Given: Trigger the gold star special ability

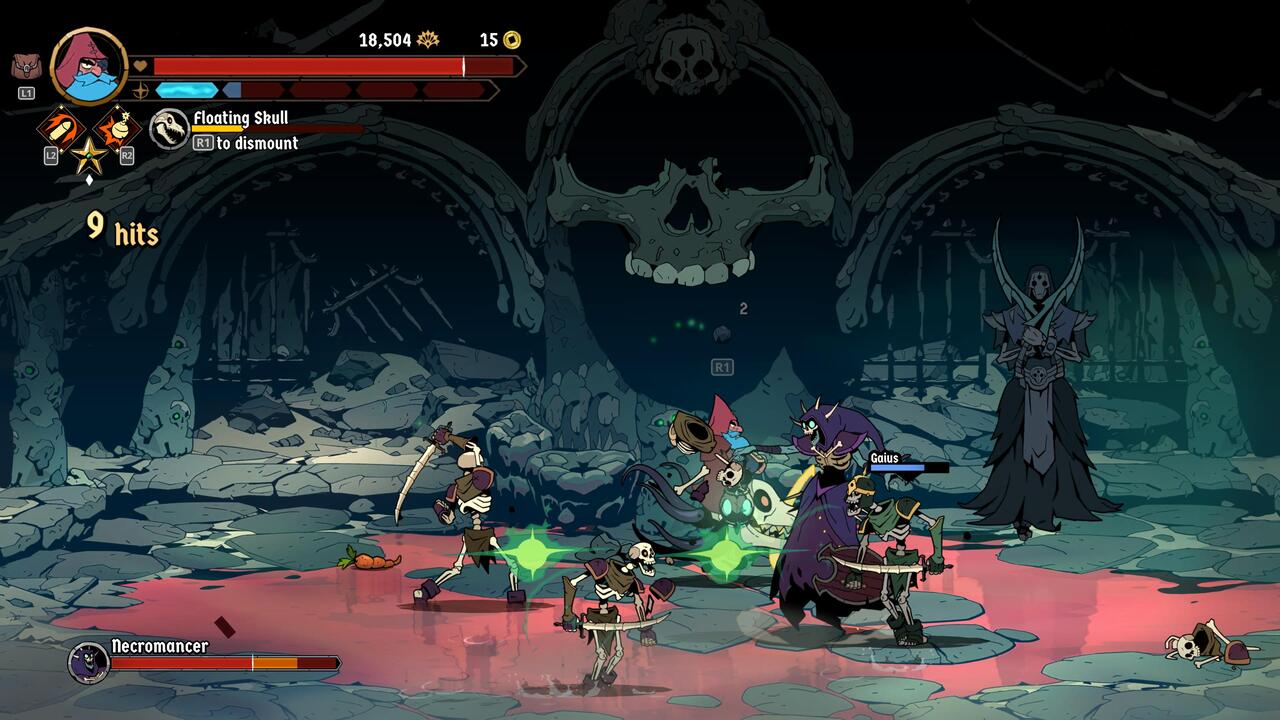Looking at the screenshot, I should coord(88,156).
